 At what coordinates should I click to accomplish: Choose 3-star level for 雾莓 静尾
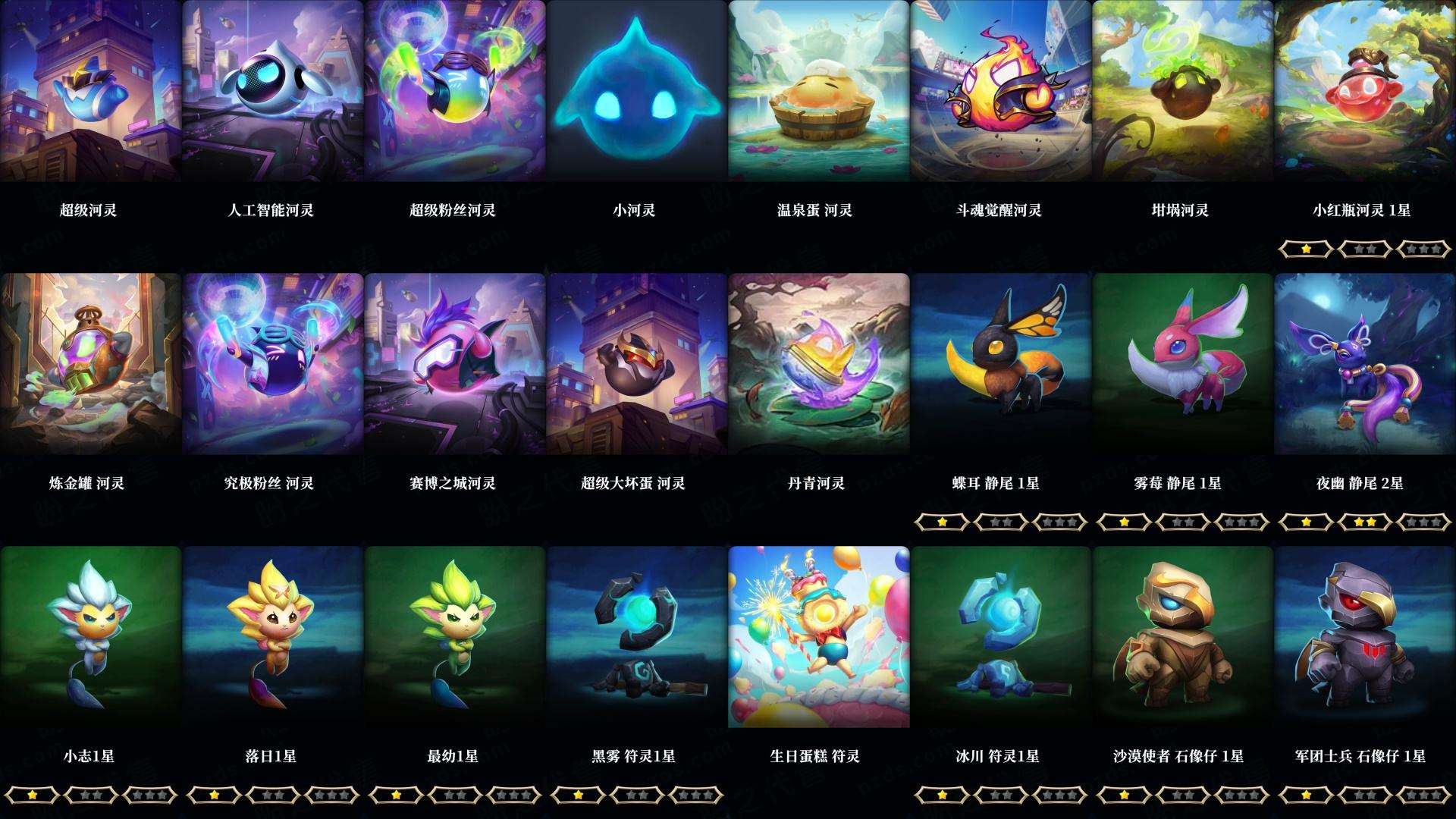tap(1242, 522)
